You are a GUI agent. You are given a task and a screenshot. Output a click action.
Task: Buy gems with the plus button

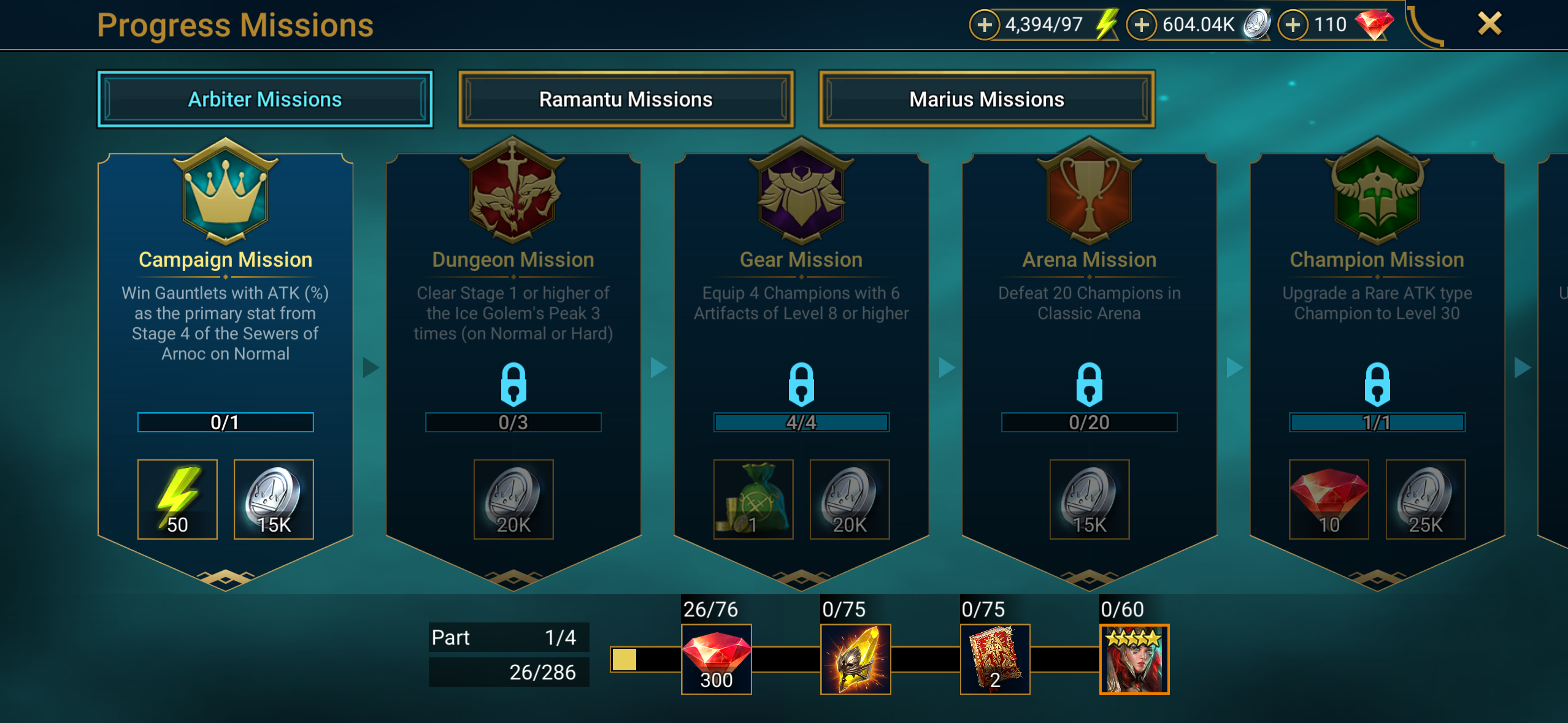coord(1293,25)
